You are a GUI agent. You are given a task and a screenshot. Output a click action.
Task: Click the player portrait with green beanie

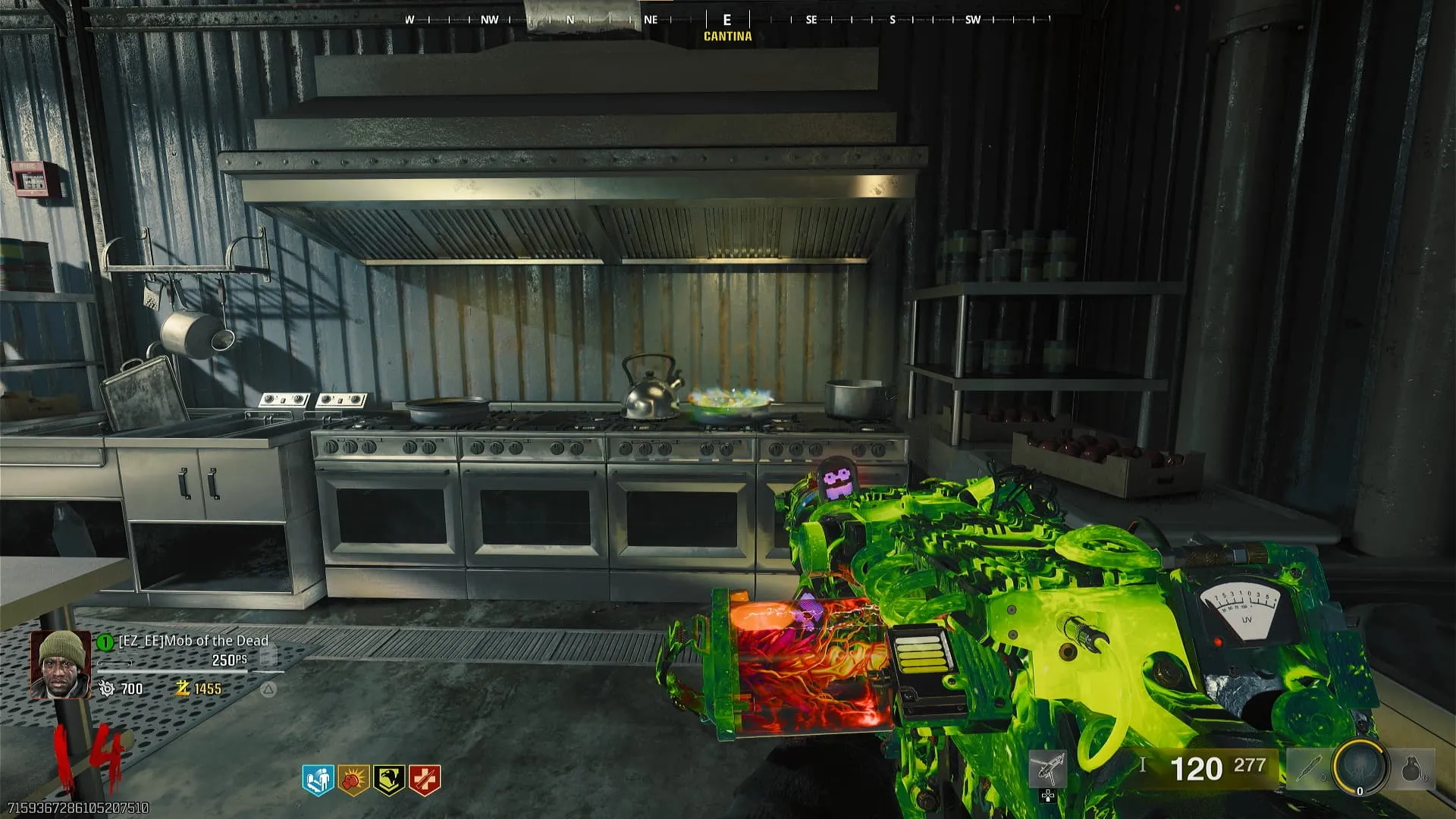(x=60, y=664)
